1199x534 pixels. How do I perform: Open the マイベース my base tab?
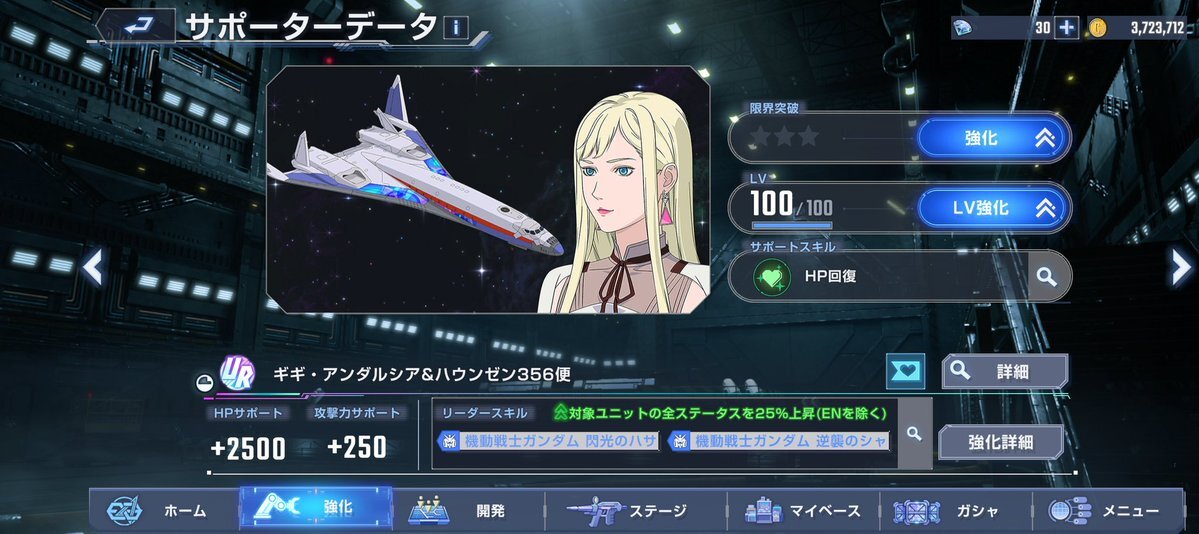point(803,510)
